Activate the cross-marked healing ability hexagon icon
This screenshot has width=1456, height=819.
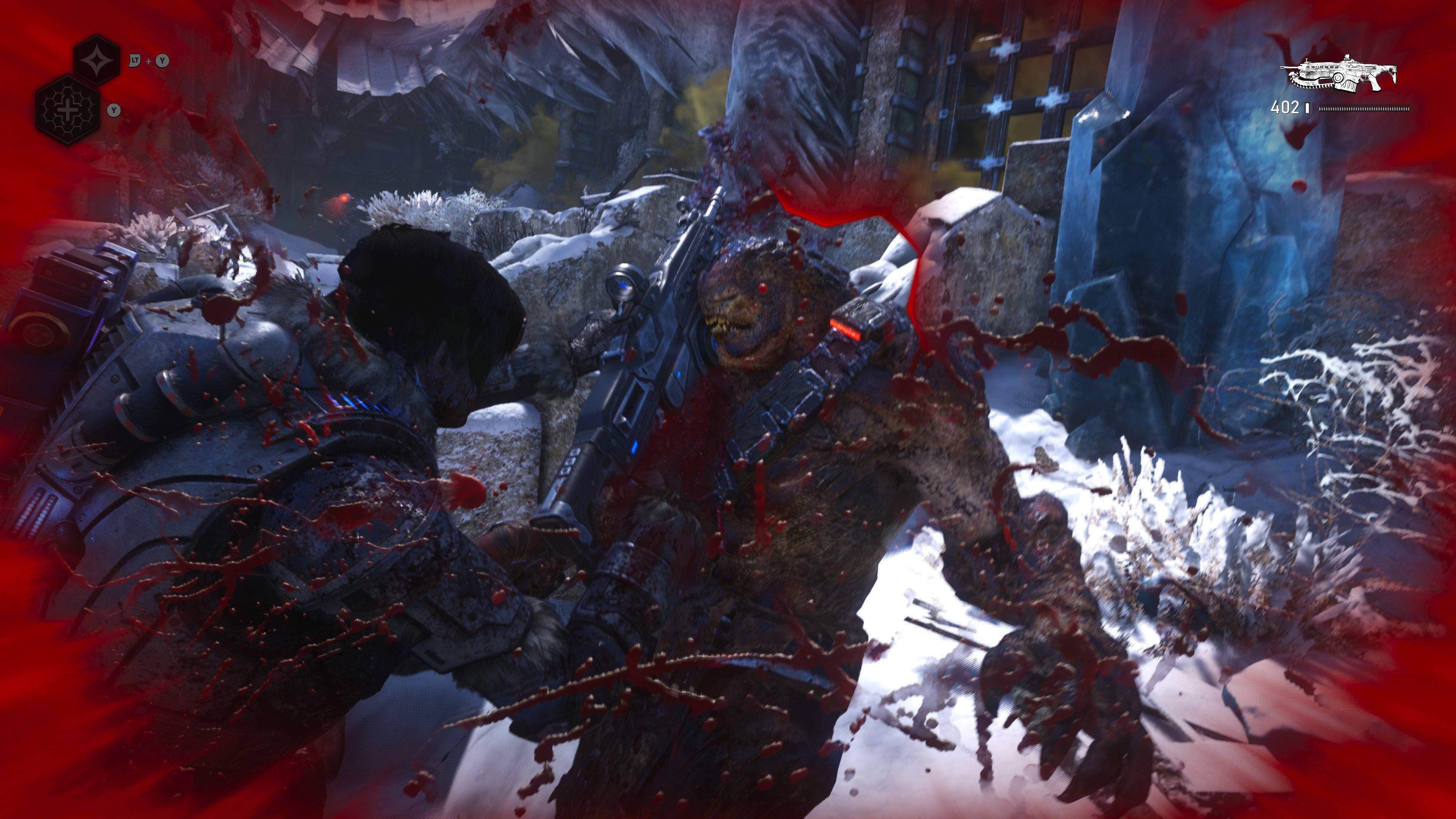68,110
